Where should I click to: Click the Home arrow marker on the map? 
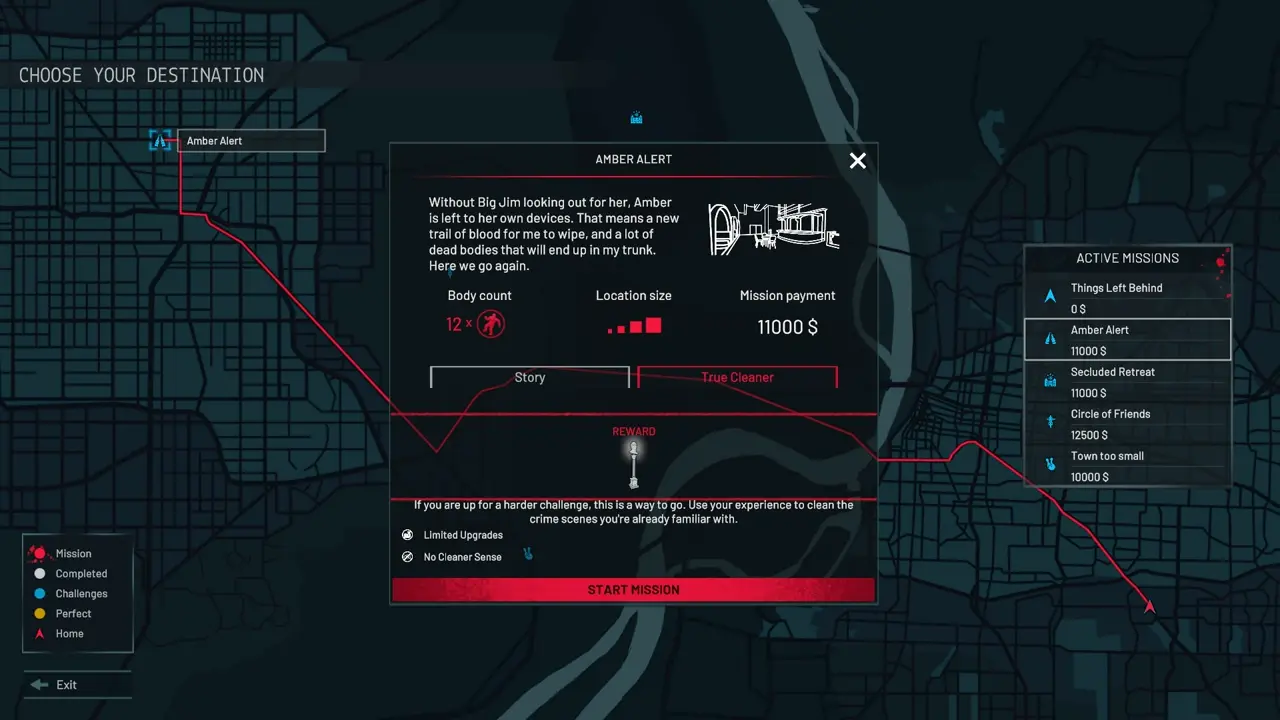pyautogui.click(x=1148, y=605)
